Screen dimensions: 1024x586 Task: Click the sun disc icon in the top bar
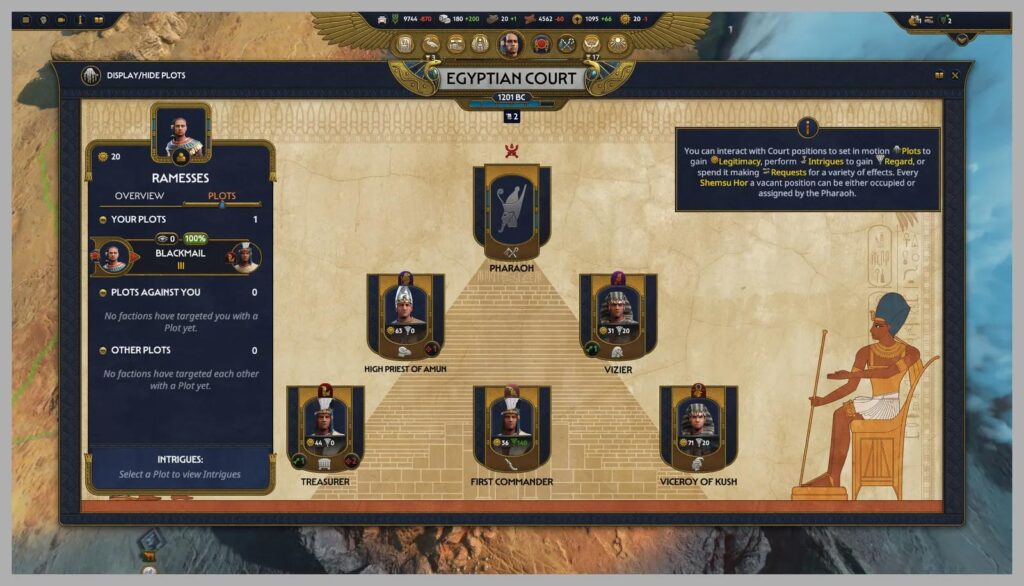pyautogui.click(x=617, y=44)
